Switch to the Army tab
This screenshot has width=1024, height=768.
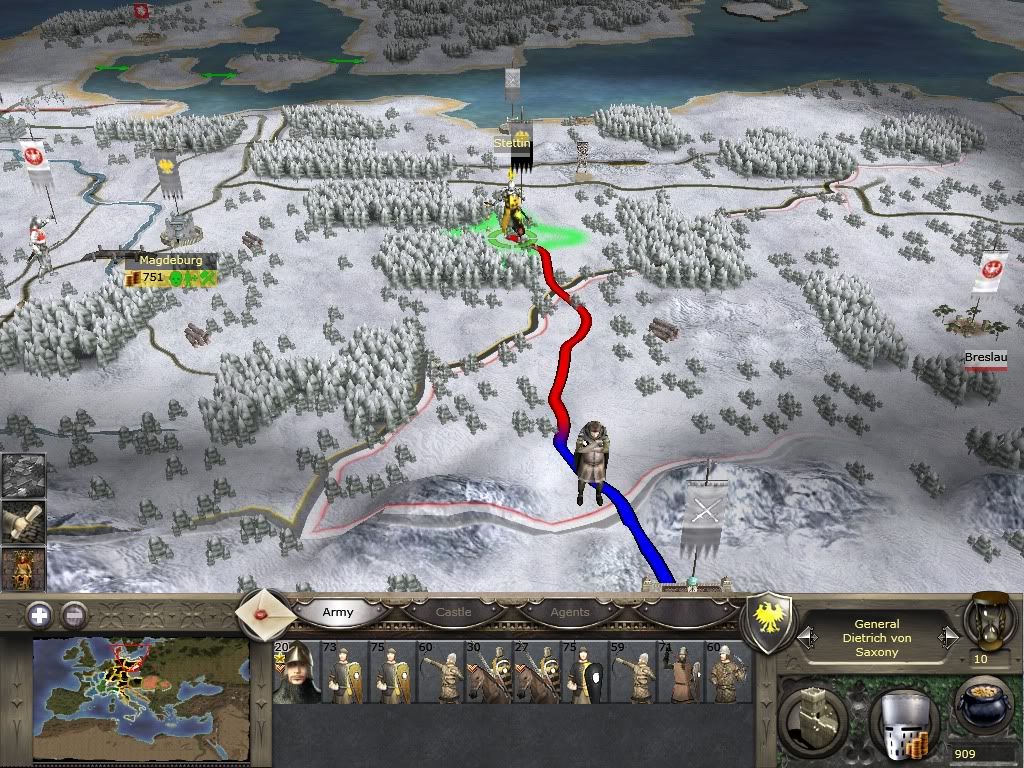[x=338, y=612]
